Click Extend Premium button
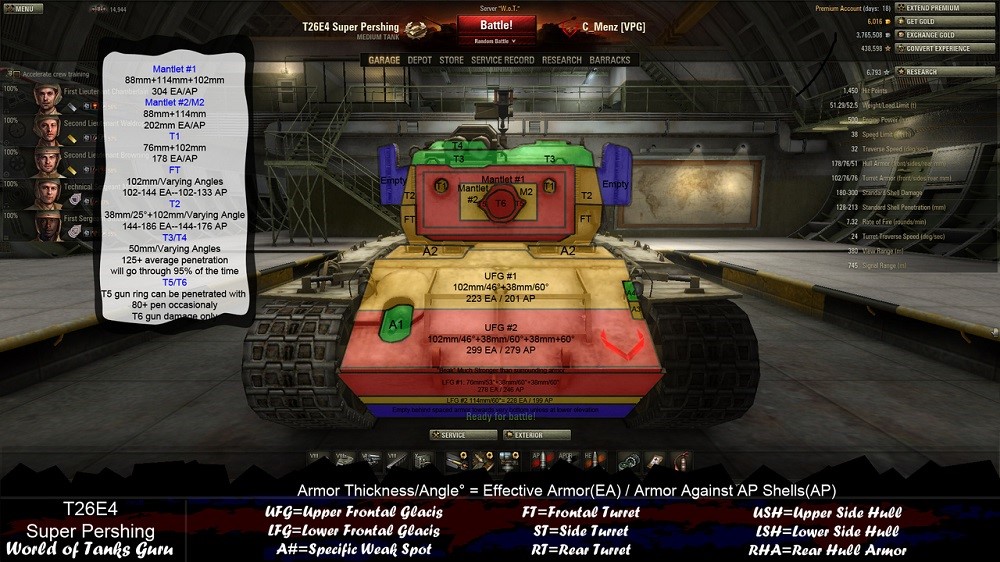The image size is (1000, 562). pyautogui.click(x=932, y=8)
